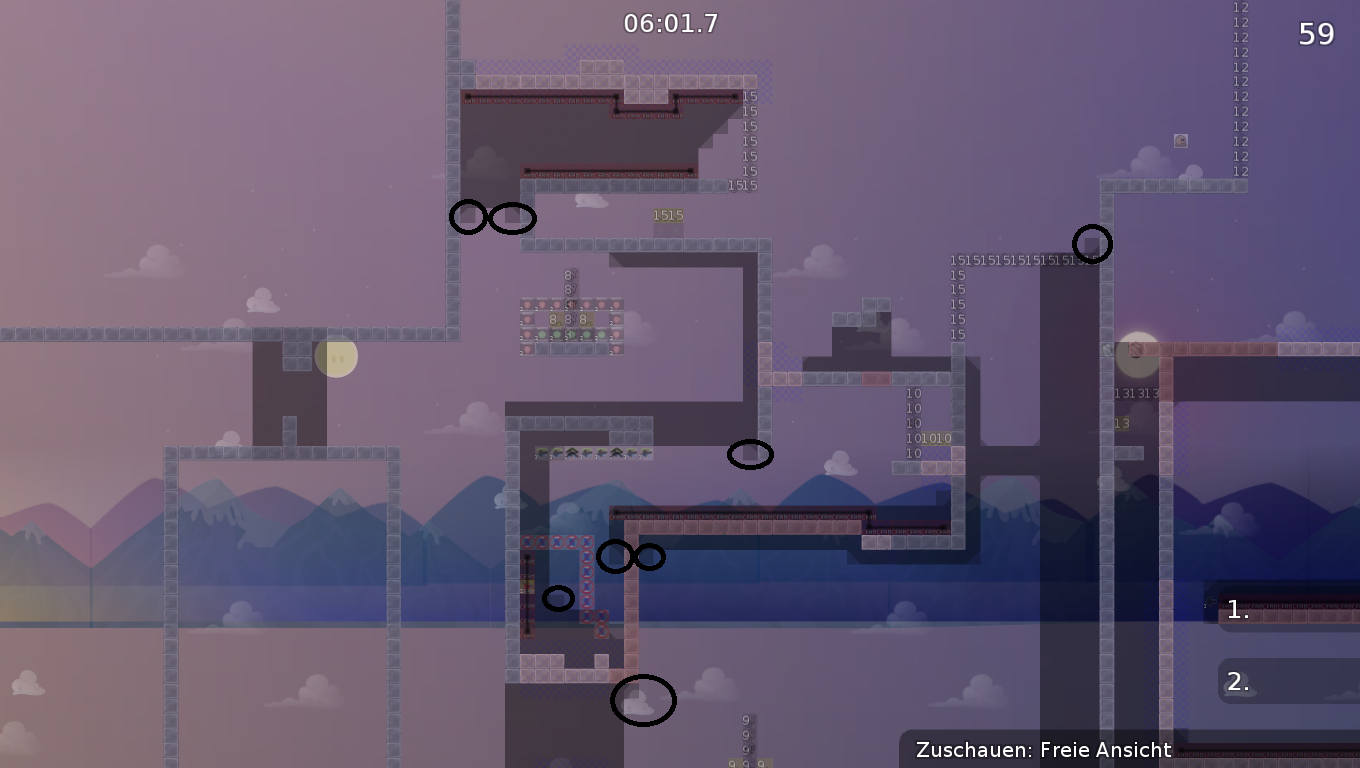The width and height of the screenshot is (1360, 768).
Task: Click the player count showing 59
Action: [1317, 34]
